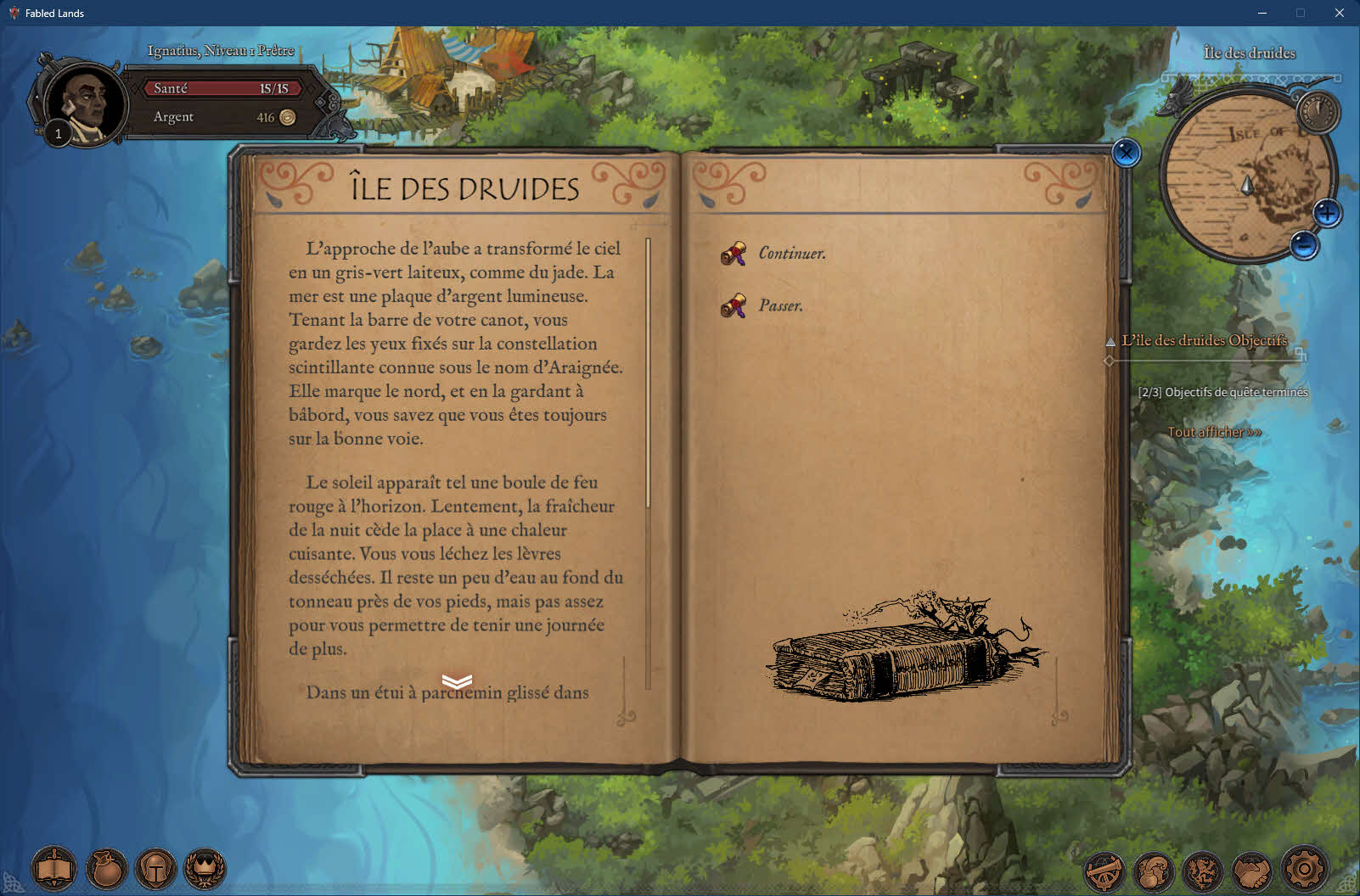Viewport: 1360px width, 896px height.
Task: Choose the "Continuer" option
Action: [x=790, y=253]
